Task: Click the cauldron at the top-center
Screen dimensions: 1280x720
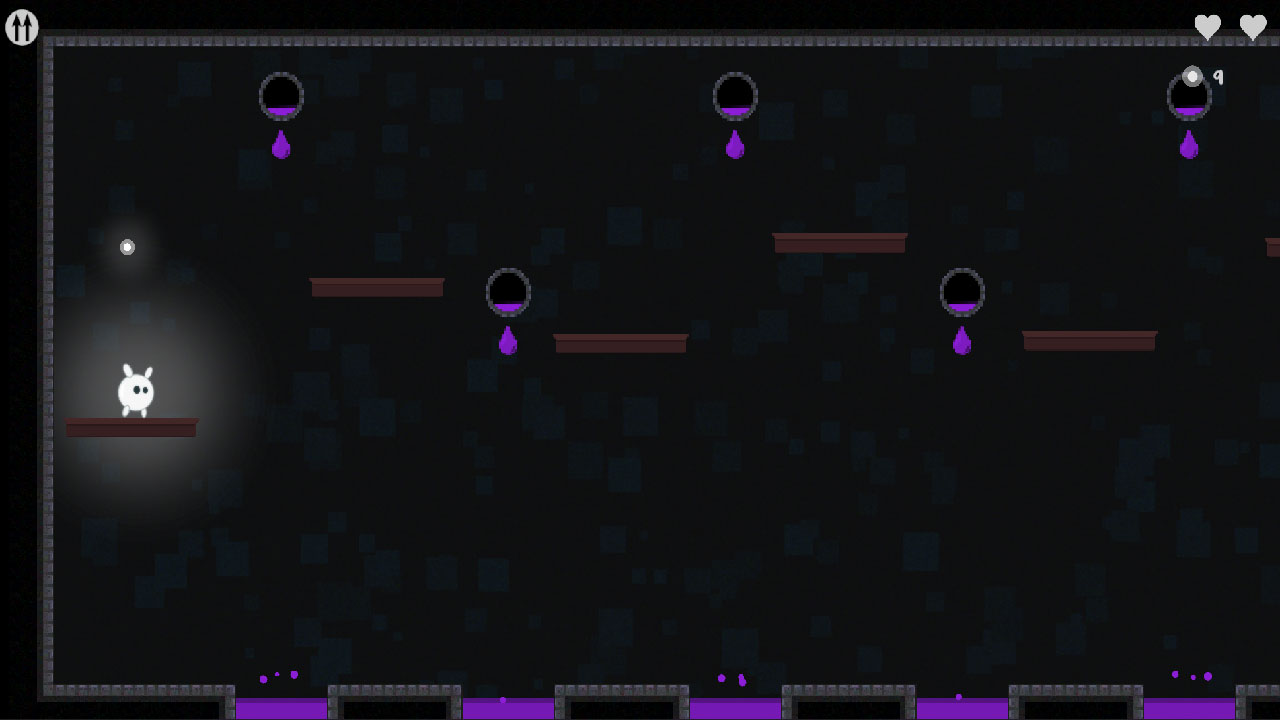Action: tap(735, 95)
